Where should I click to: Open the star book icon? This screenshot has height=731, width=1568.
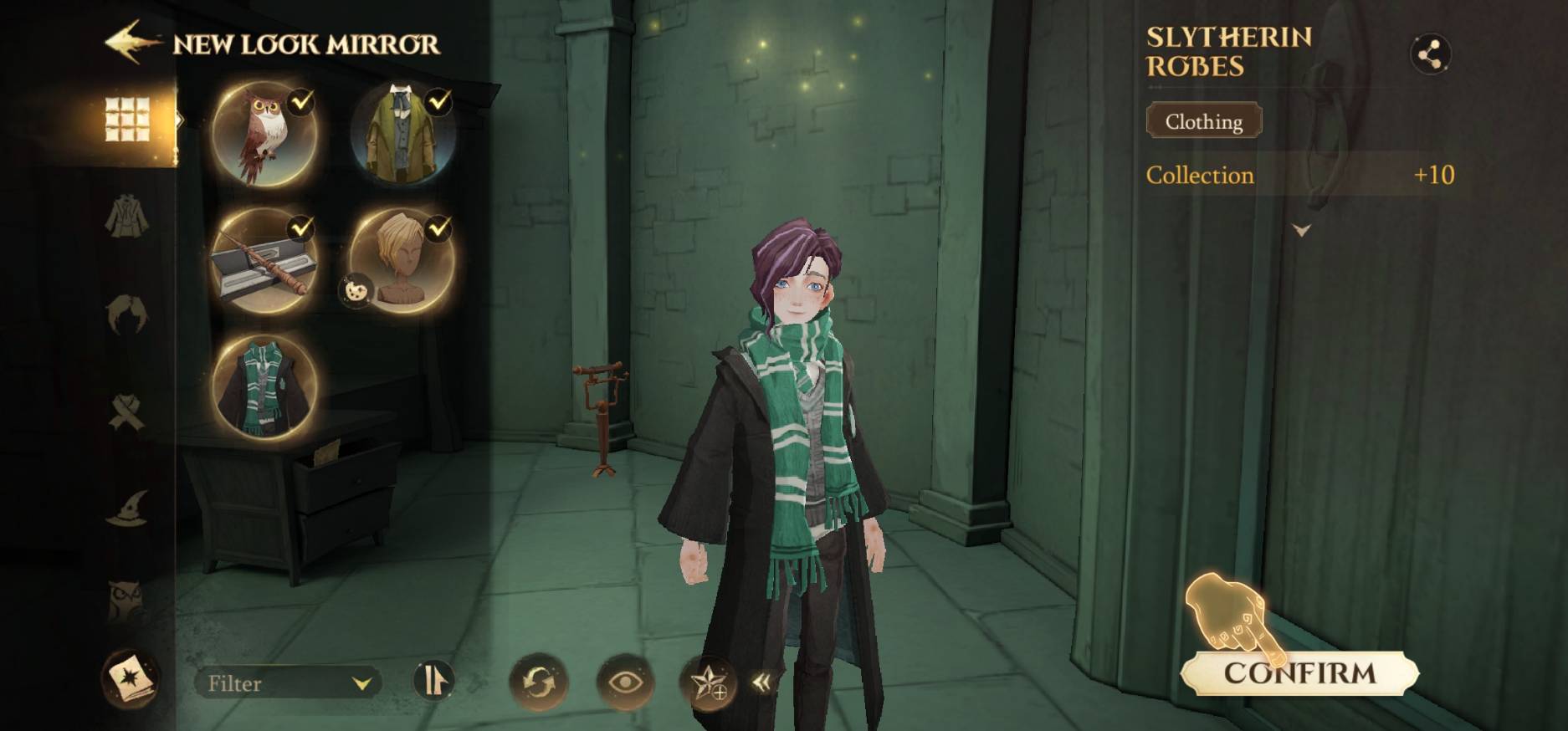(130, 678)
